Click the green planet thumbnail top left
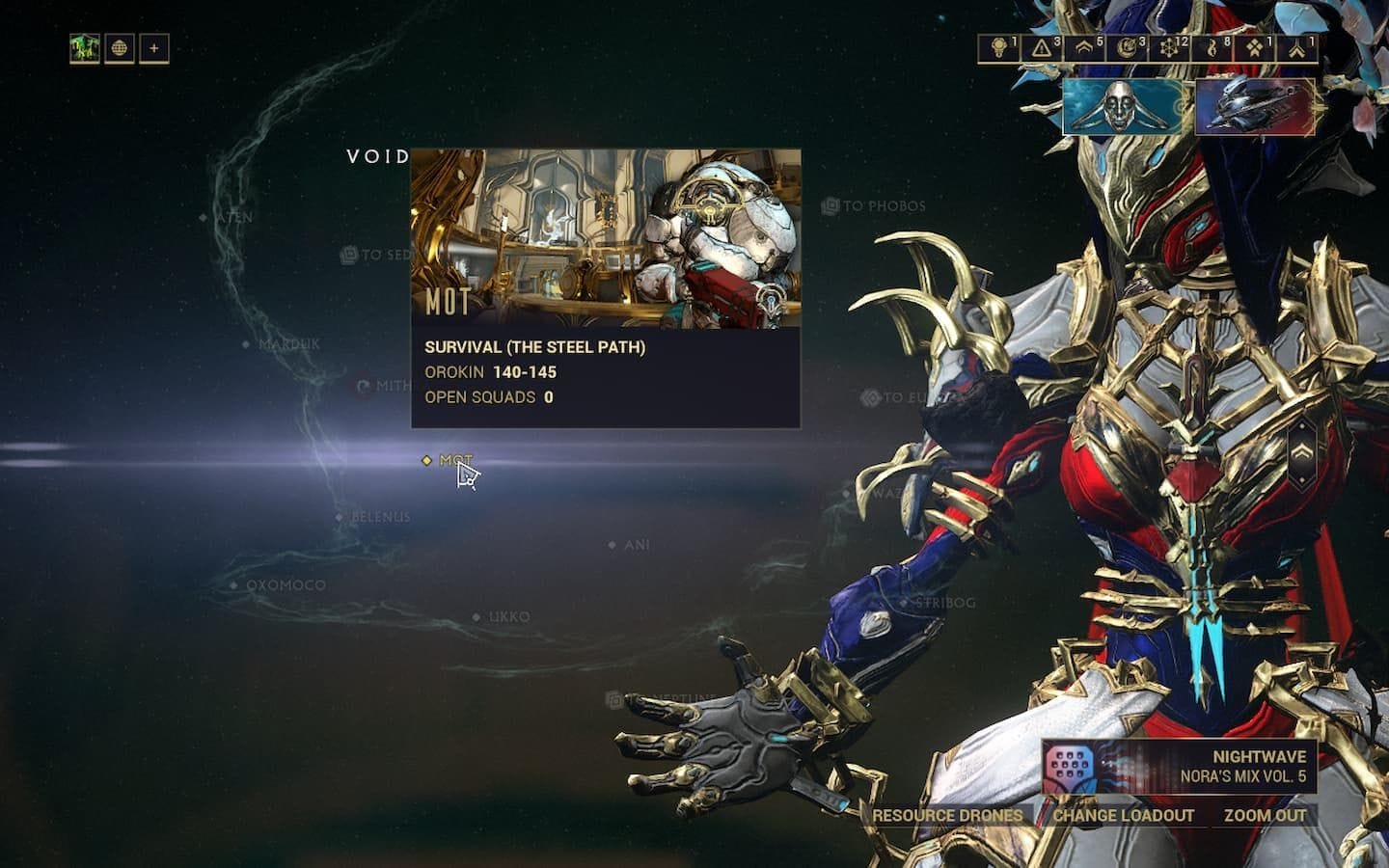 pos(85,46)
